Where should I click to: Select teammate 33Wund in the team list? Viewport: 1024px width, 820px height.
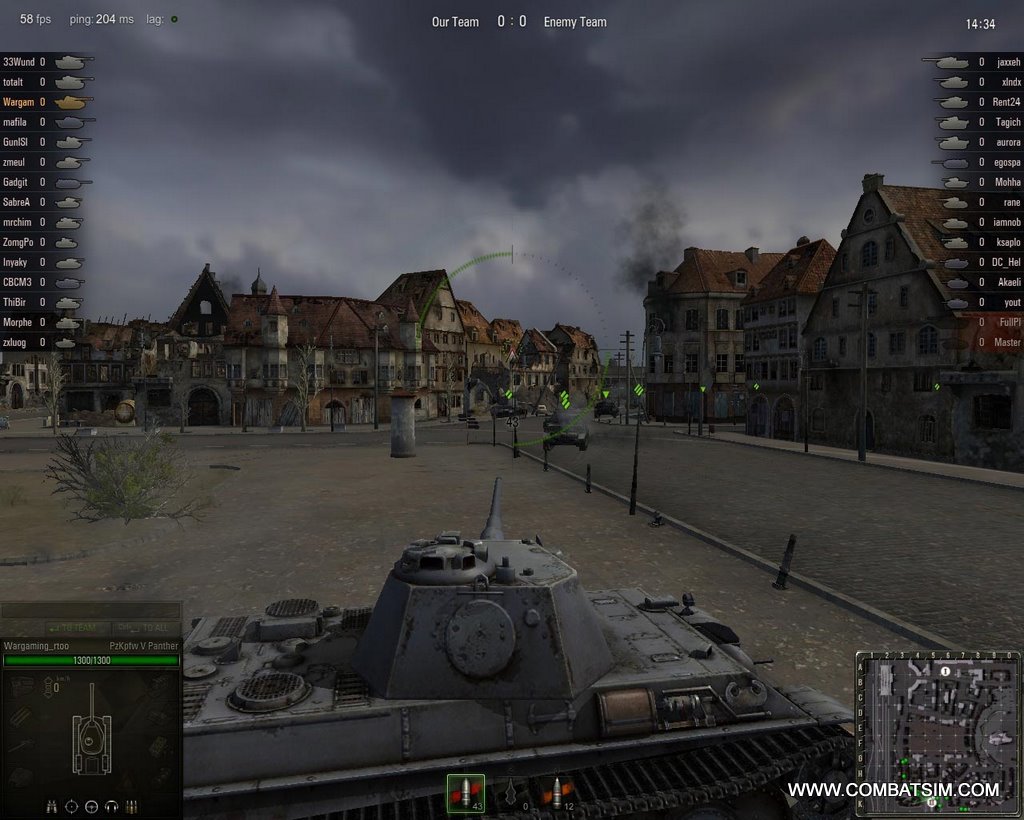tap(19, 62)
